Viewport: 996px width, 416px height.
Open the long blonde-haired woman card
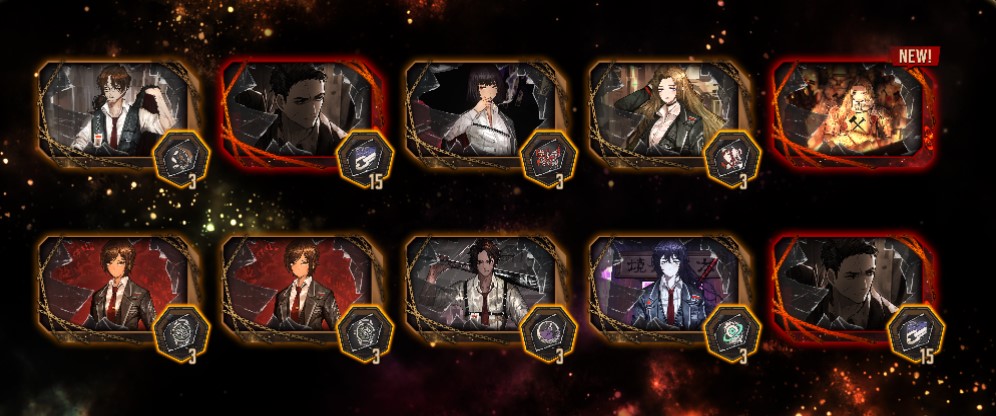[x=667, y=112]
